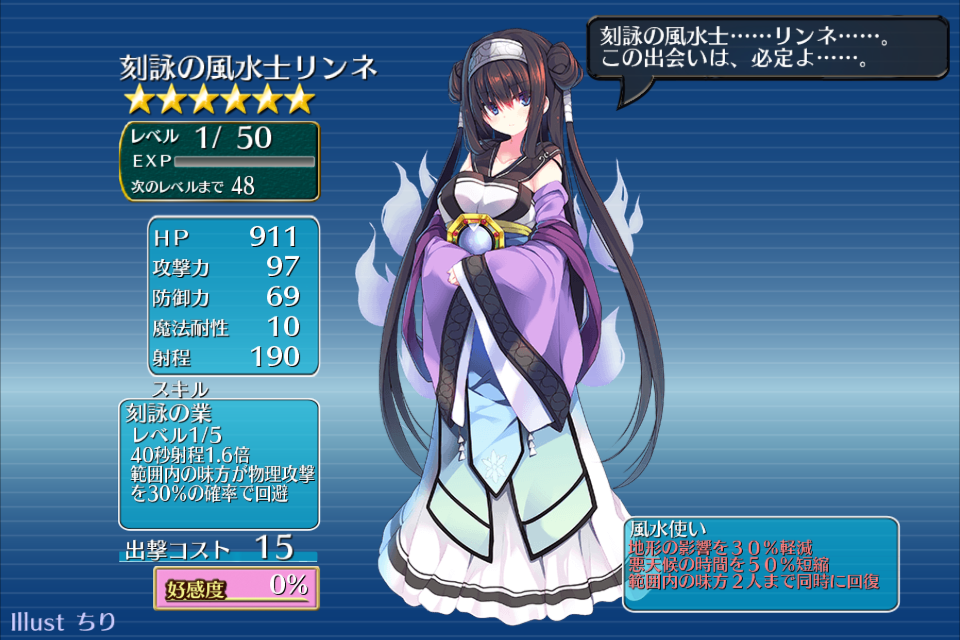Click the character's speech bubble dialogue
960x640 pixels.
click(766, 49)
